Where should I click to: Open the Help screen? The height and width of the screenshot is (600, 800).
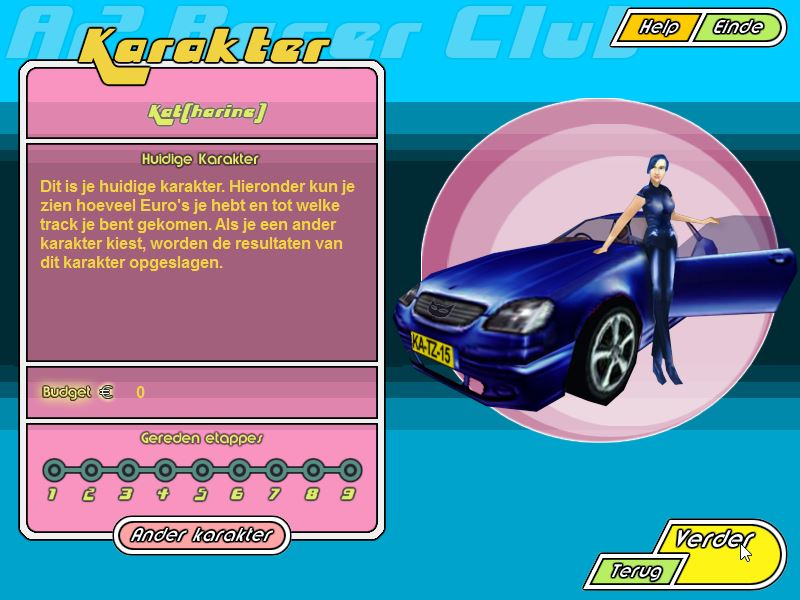(658, 28)
